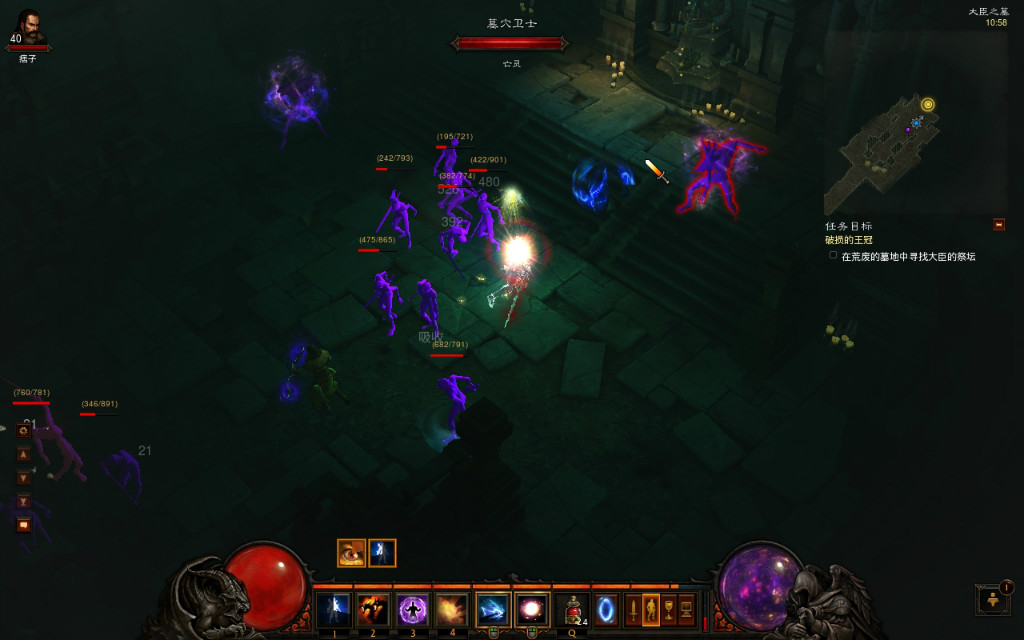Activate the skill in hotbar slot 1
1024x640 pixels.
pyautogui.click(x=332, y=608)
